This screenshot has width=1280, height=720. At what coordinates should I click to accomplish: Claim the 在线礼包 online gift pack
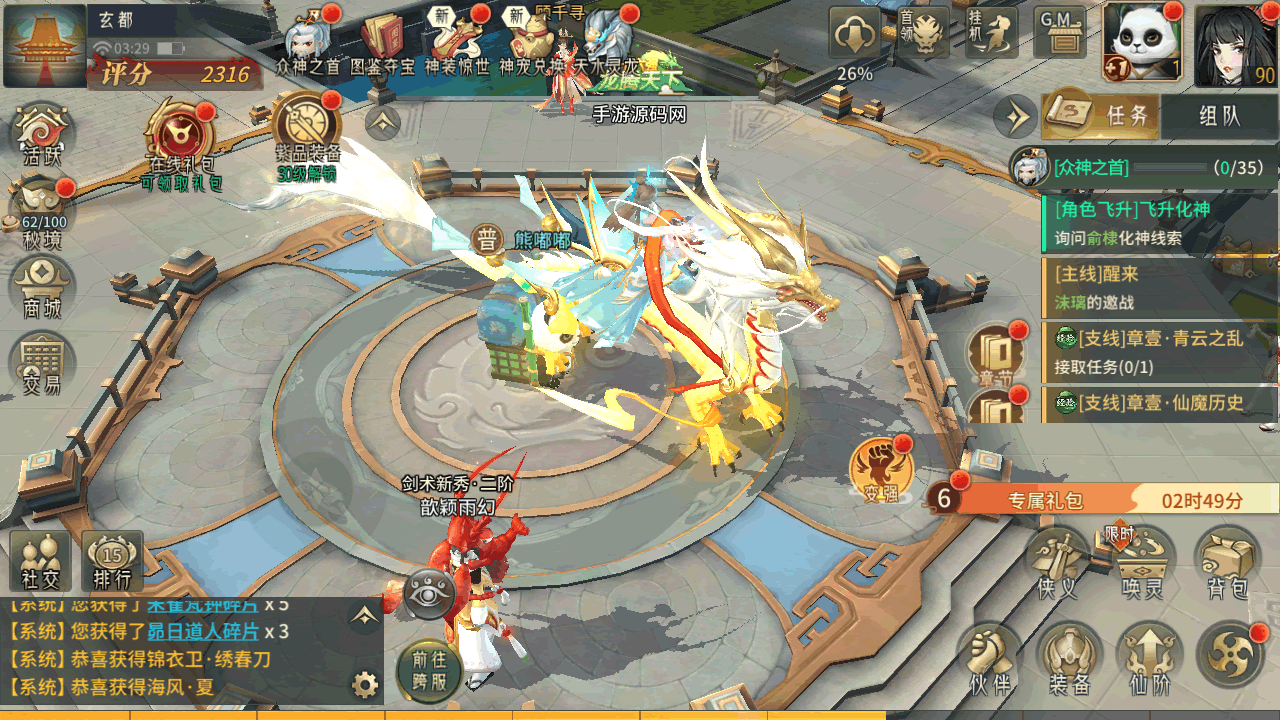point(180,138)
